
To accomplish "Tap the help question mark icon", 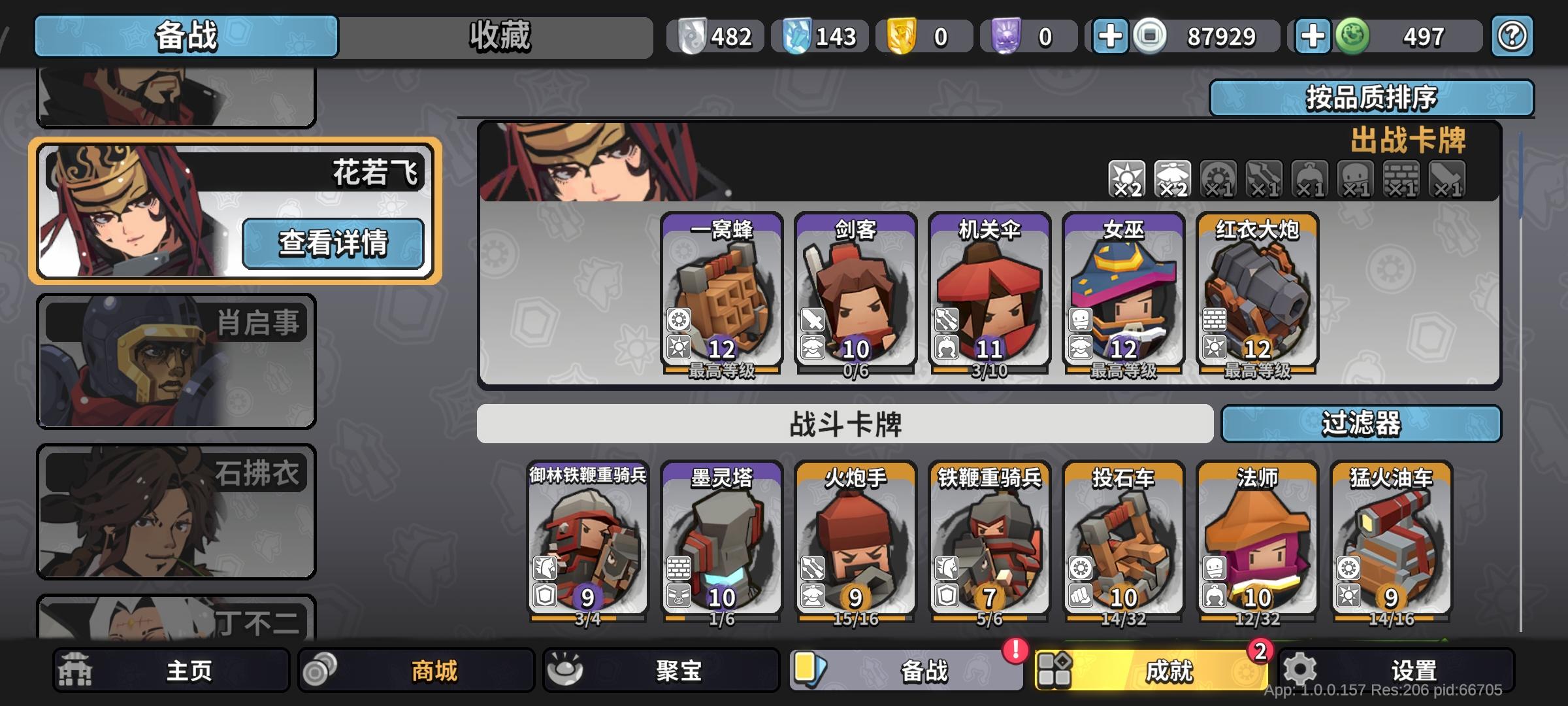I will pos(1512,37).
